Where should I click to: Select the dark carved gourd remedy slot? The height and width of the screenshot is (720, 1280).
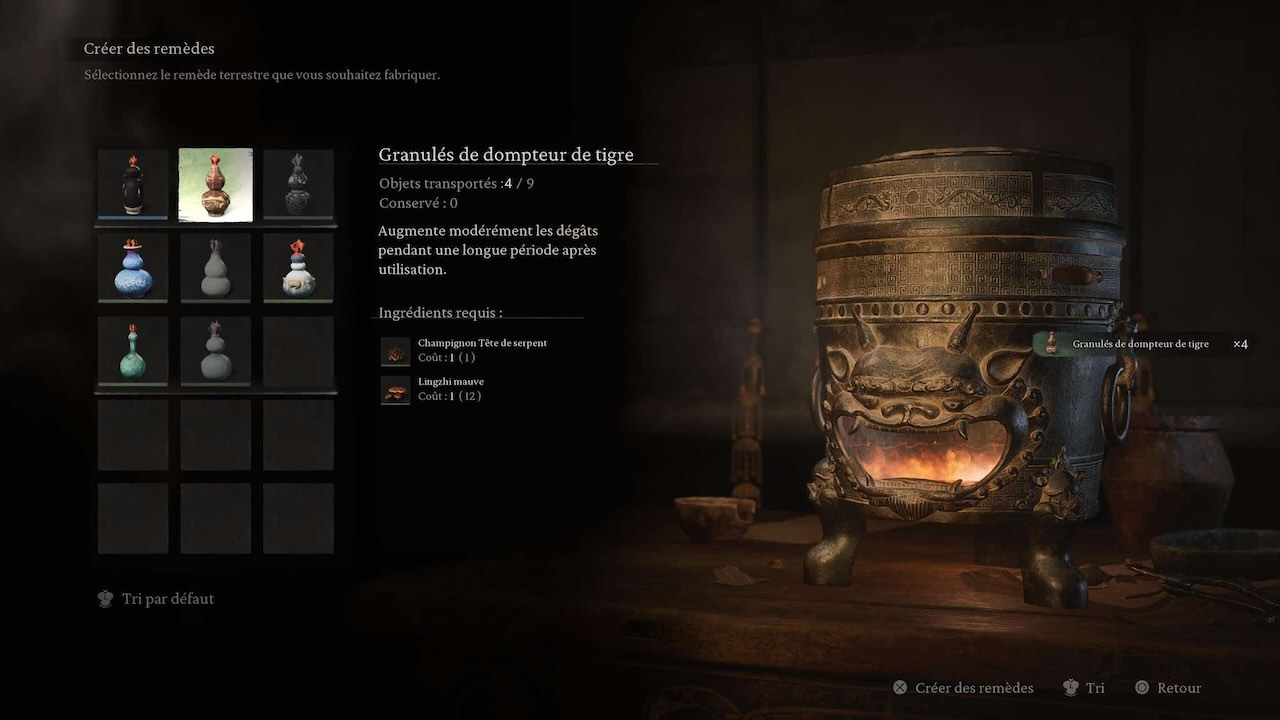point(298,184)
